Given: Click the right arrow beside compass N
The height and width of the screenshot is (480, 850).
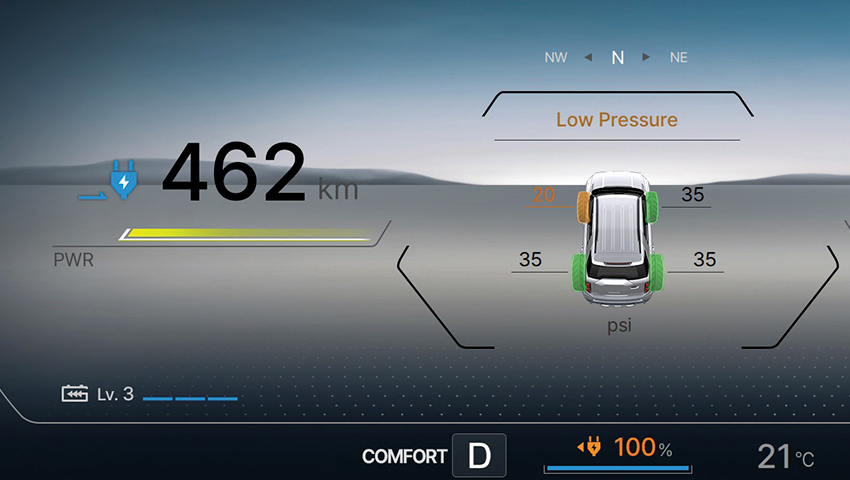Looking at the screenshot, I should click(647, 57).
